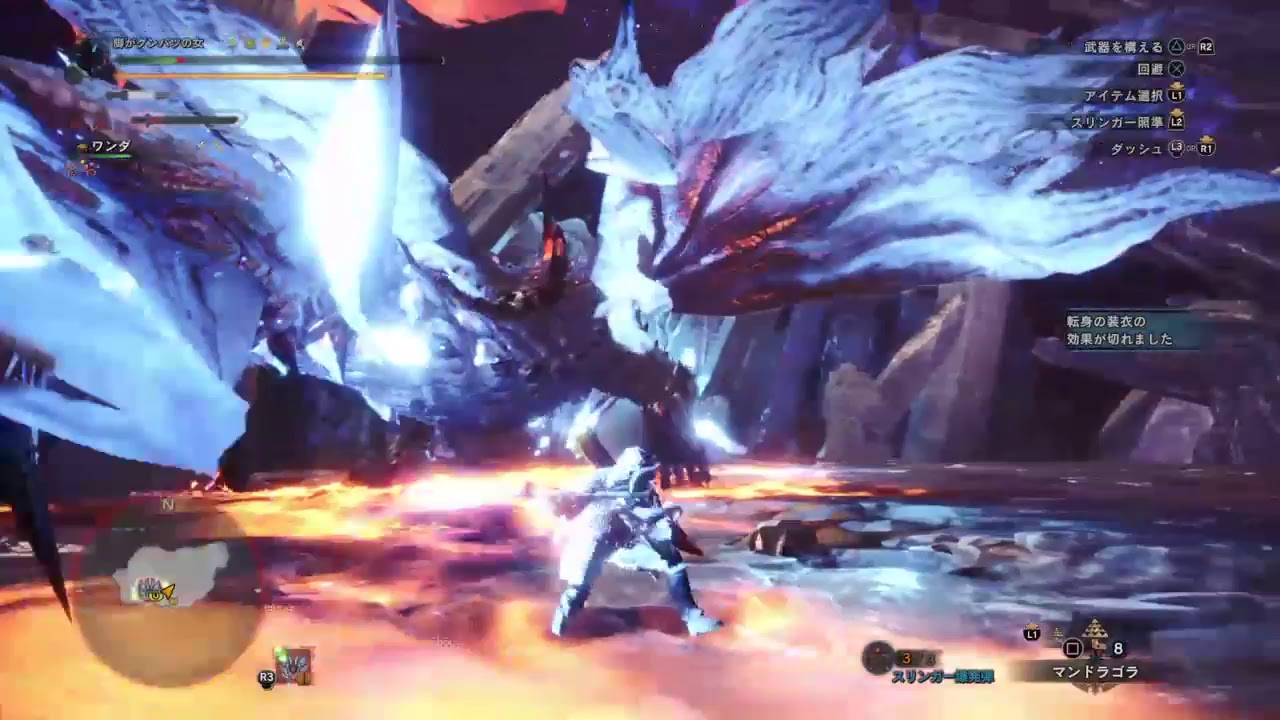Select the monster target icon beside R3
The height and width of the screenshot is (720, 1280).
click(x=296, y=666)
